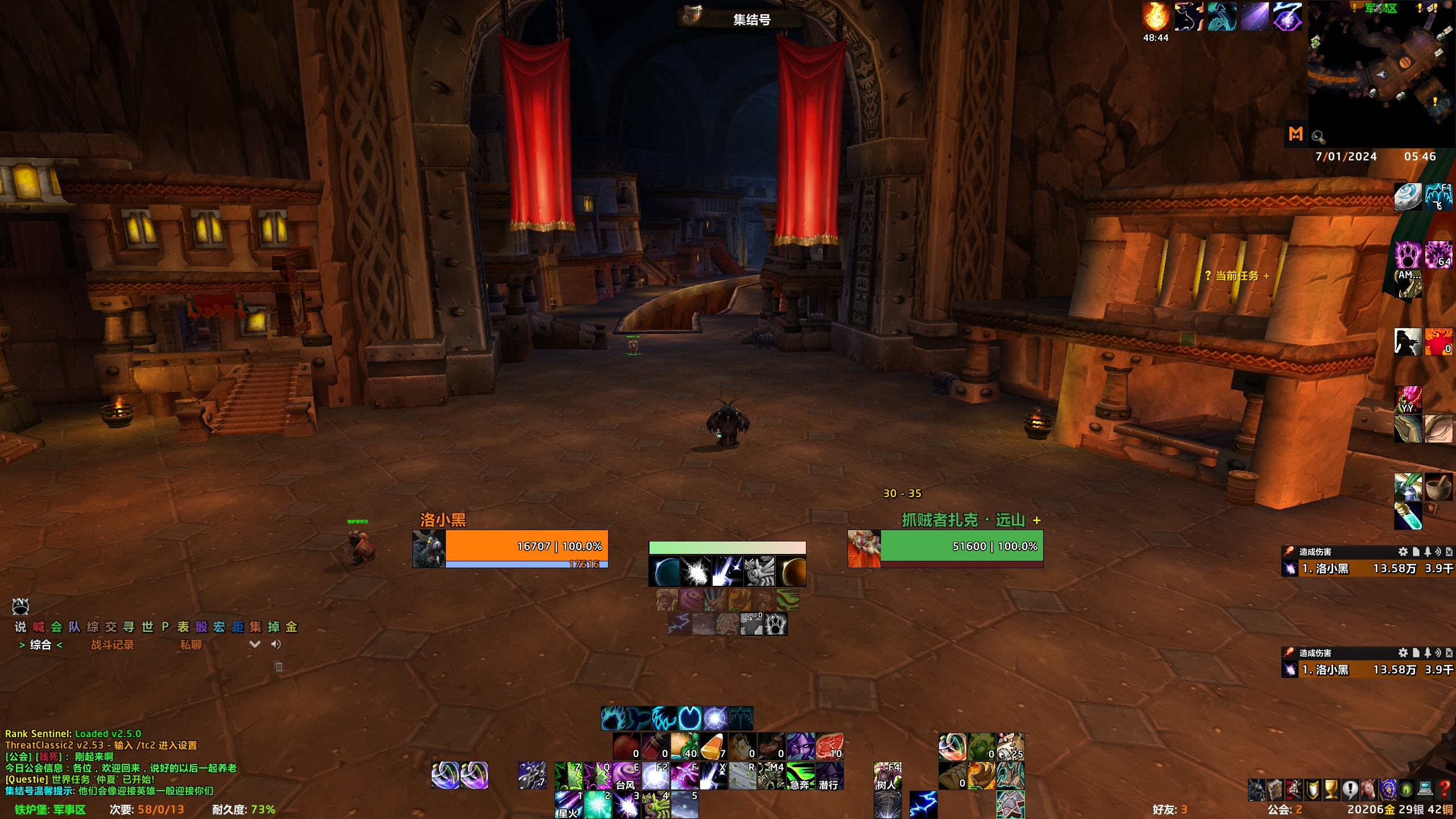Activate the 急奔 dash ability
Screen dimensions: 1456x819
click(x=800, y=776)
